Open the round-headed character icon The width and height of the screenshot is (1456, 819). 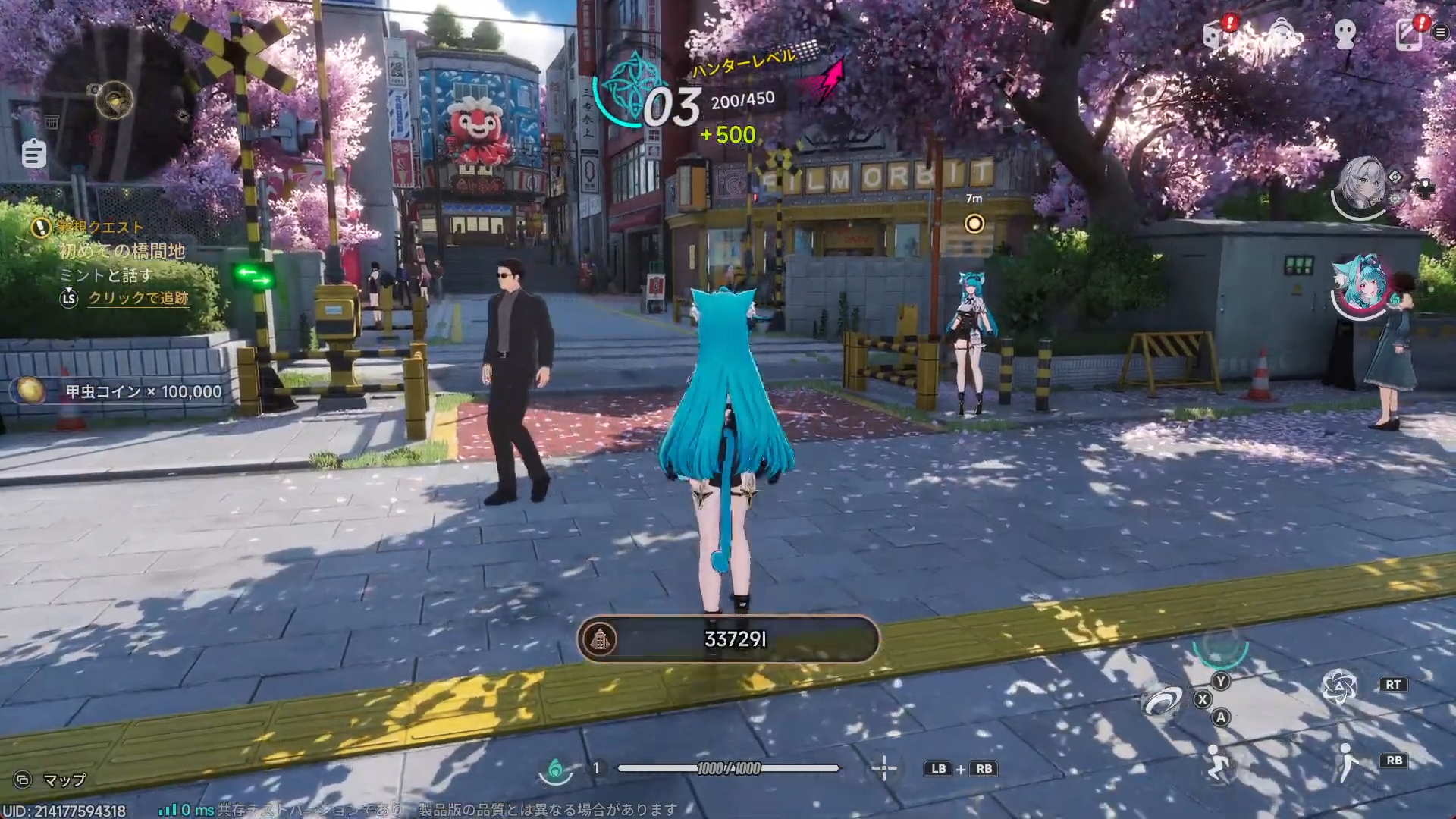coord(1345,33)
